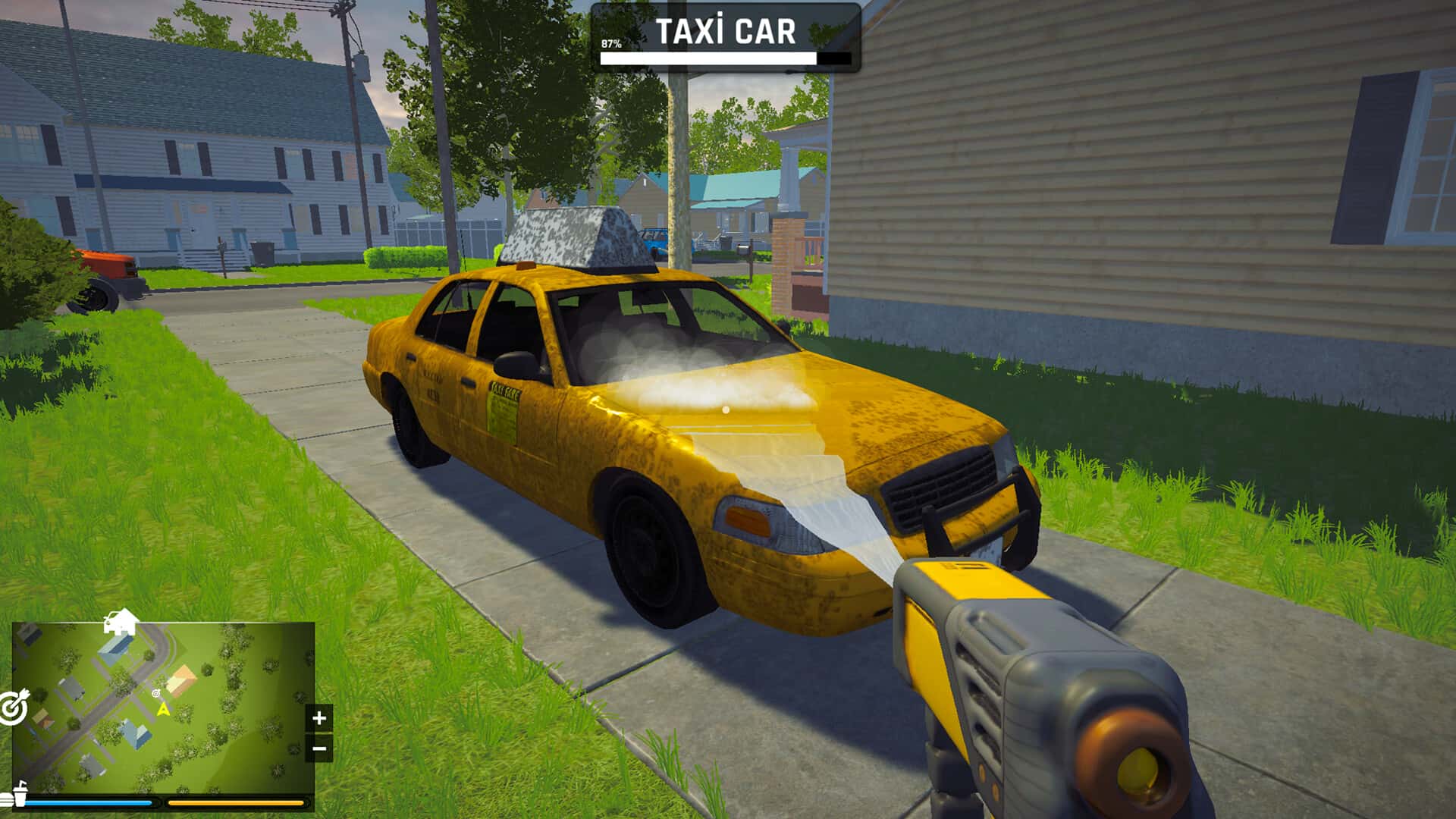The image size is (1456, 819).
Task: Zoom out the minimap with the minus button
Action: click(x=319, y=749)
